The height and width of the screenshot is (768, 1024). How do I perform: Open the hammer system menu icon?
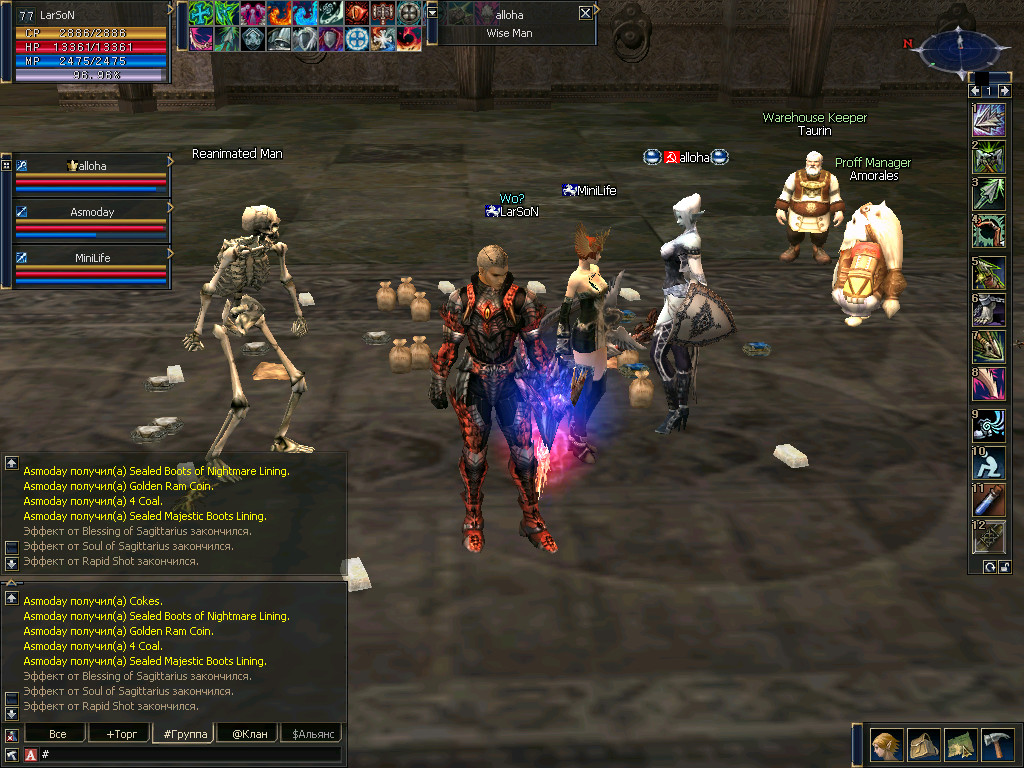click(x=997, y=745)
